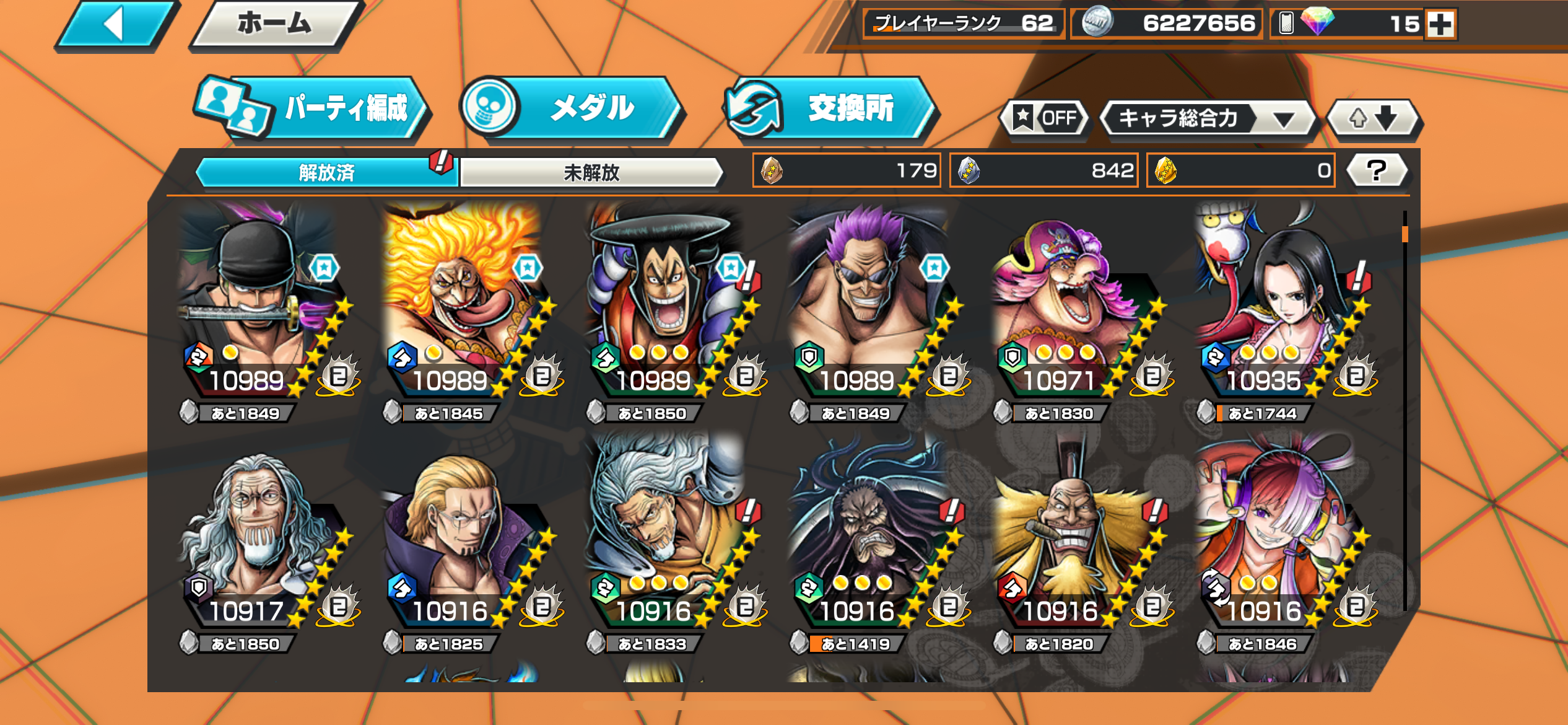The image size is (1568, 725).
Task: Reverse sort order with the up-down arrows button
Action: pos(1374,118)
